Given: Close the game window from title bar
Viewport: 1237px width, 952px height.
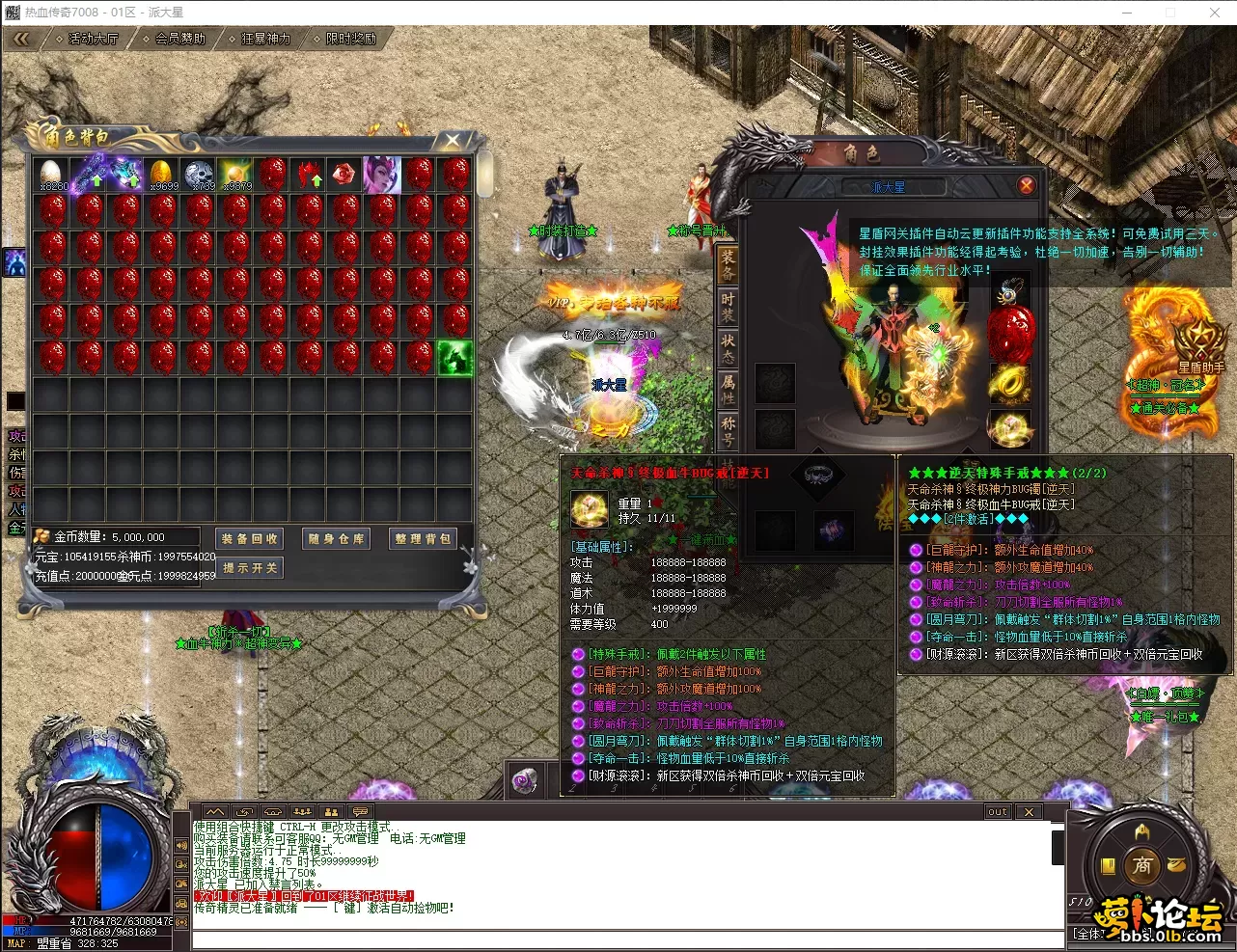Looking at the screenshot, I should pos(1215,13).
